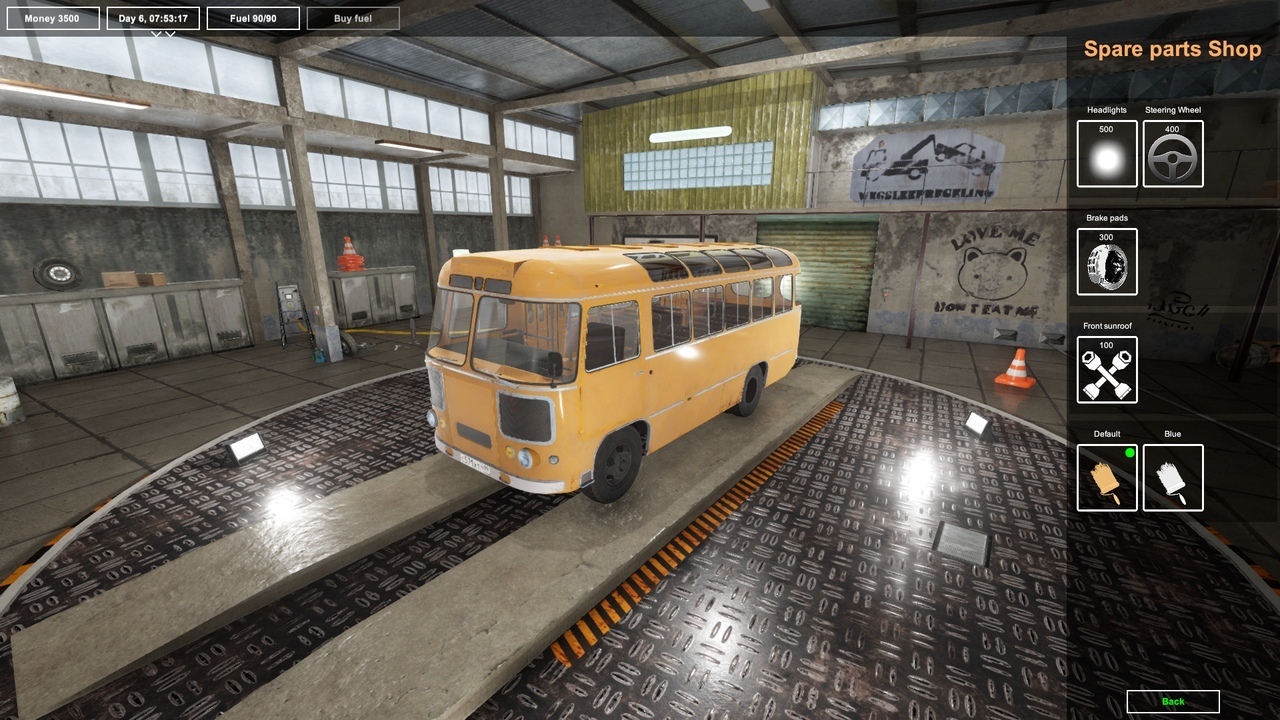Image resolution: width=1280 pixels, height=720 pixels.
Task: Apply the Default paint color
Action: [1107, 478]
